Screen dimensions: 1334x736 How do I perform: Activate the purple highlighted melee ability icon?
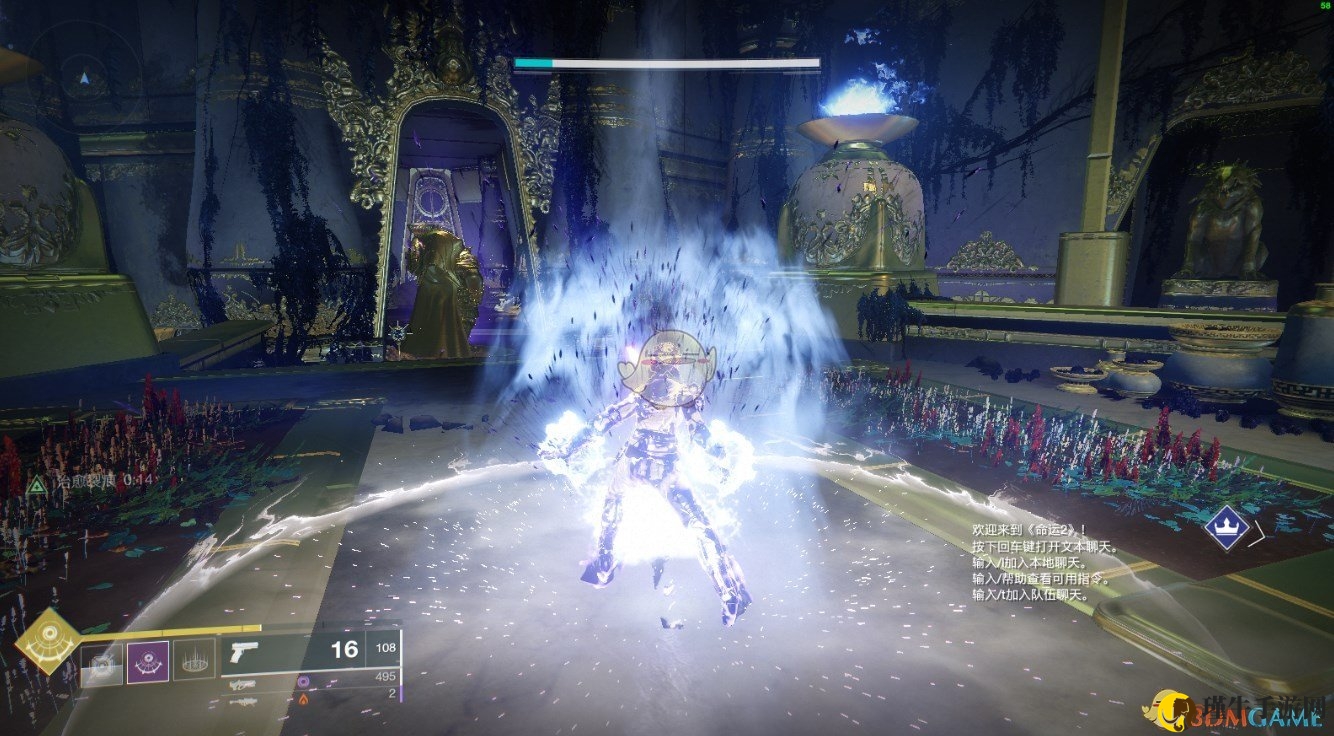click(x=147, y=663)
